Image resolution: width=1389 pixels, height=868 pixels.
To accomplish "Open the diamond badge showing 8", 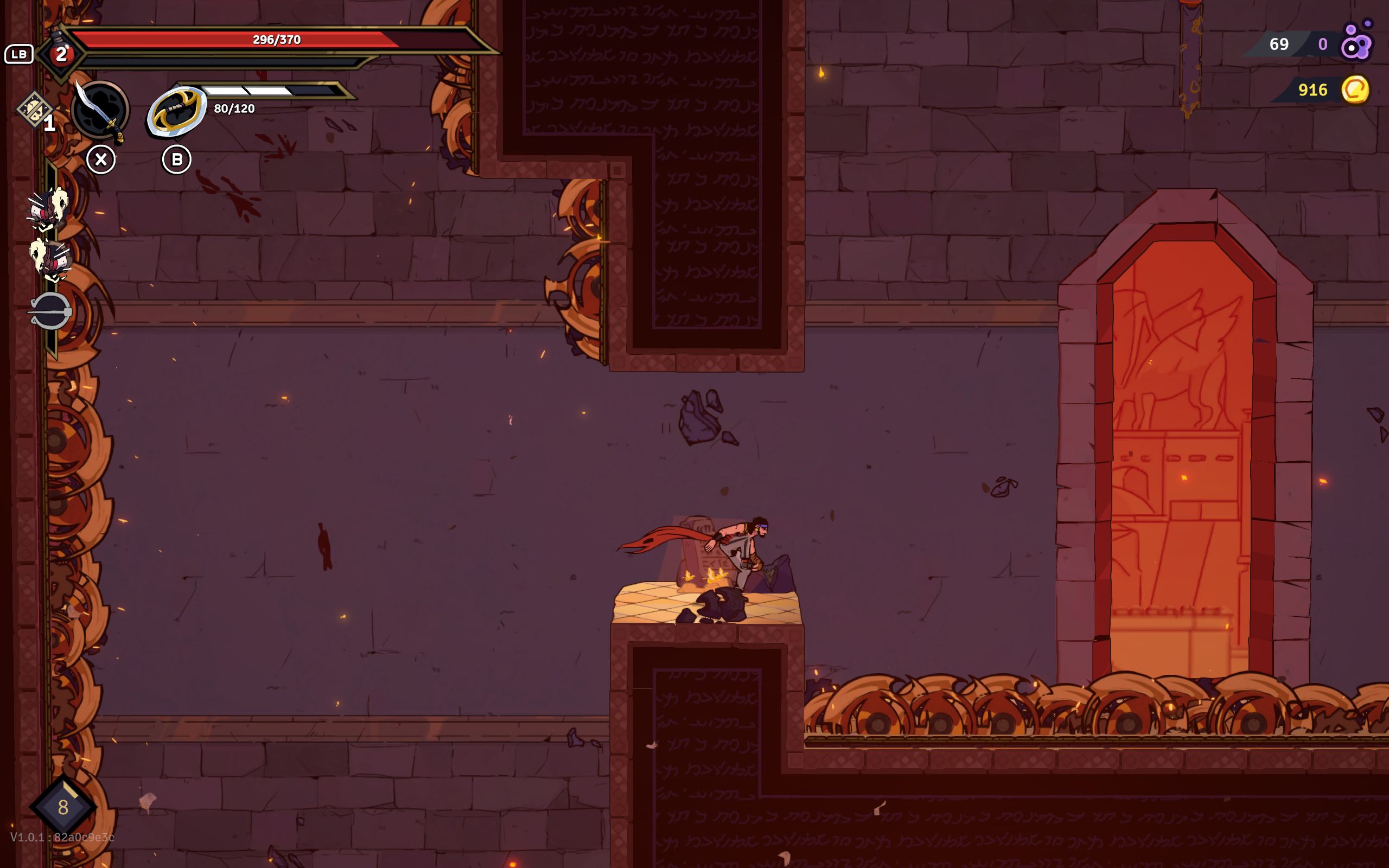I will click(63, 807).
